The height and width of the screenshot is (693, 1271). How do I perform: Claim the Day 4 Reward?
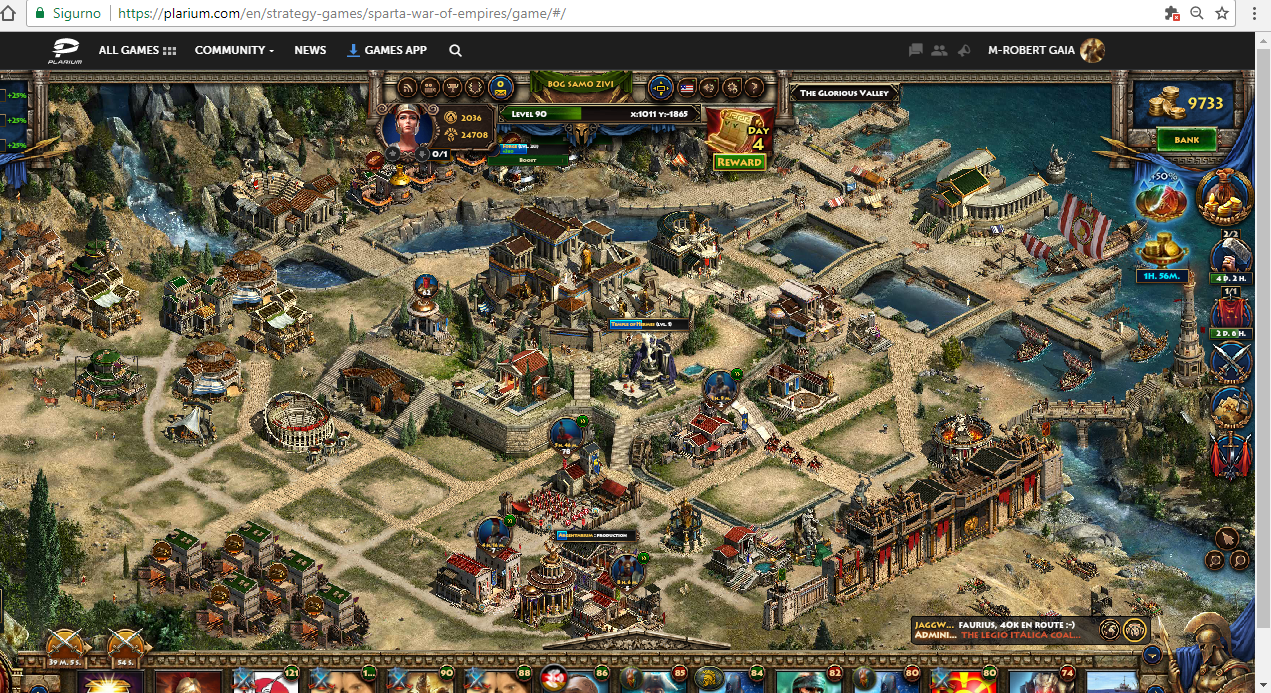click(740, 162)
